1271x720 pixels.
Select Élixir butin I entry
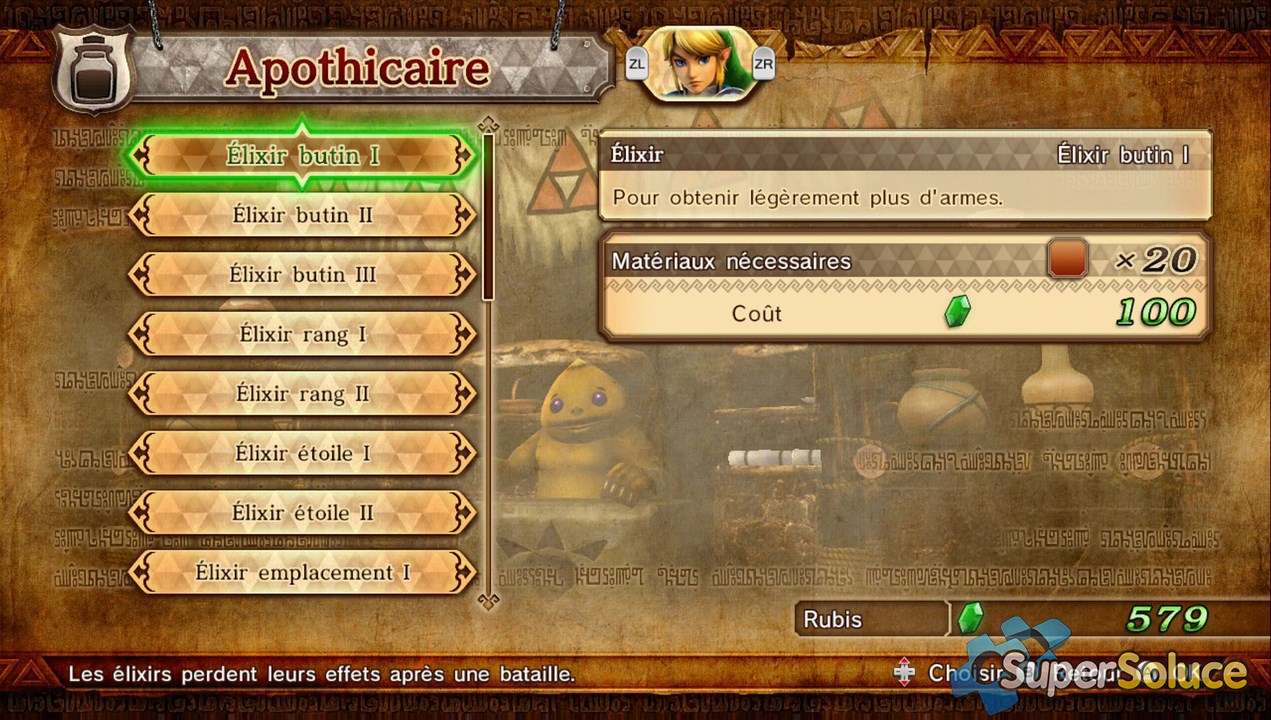click(x=303, y=156)
